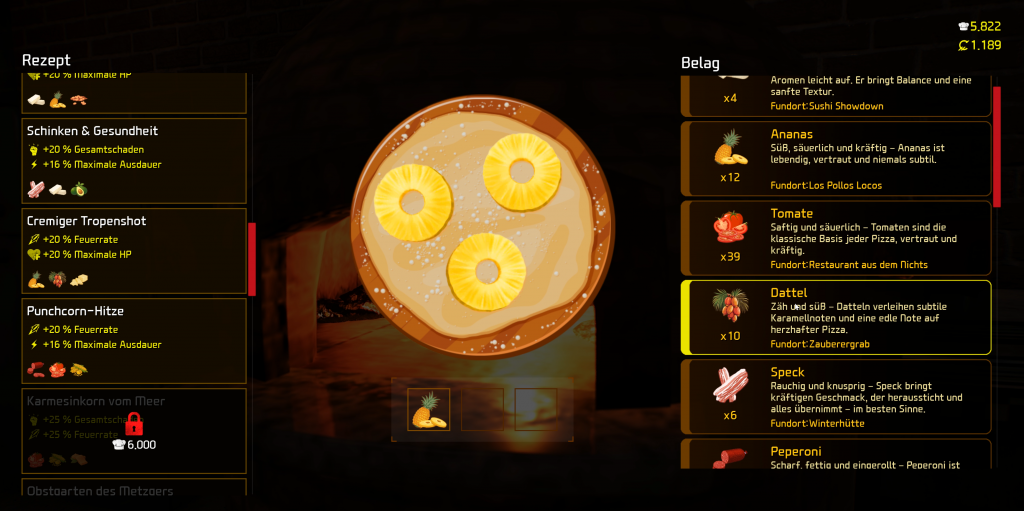
Task: Remove pineapple from the first pizza slot
Action: [429, 410]
